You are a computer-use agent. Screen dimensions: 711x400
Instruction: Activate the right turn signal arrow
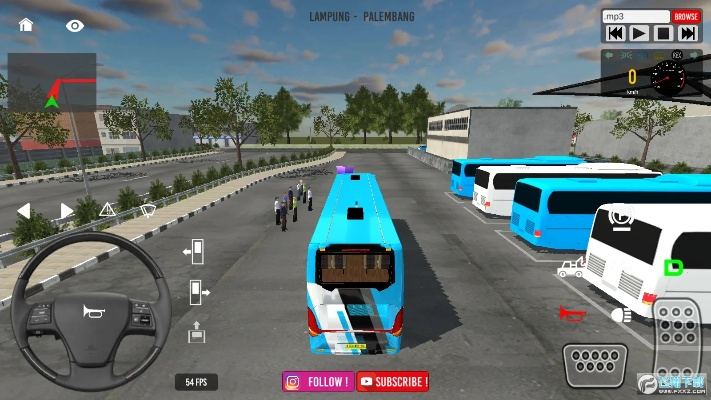(67, 210)
